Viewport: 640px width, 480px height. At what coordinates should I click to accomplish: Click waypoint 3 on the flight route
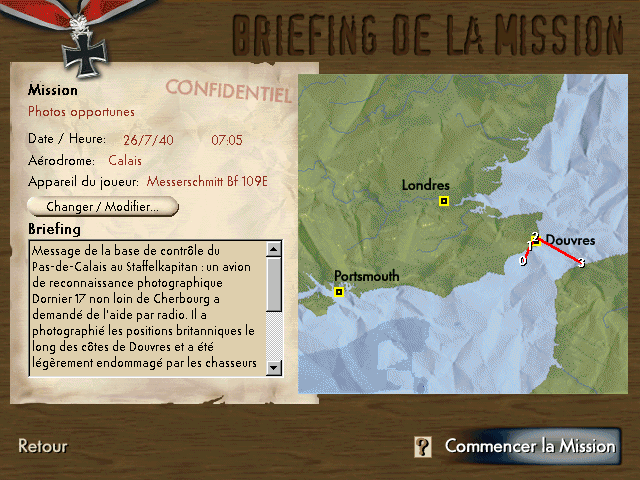[581, 263]
